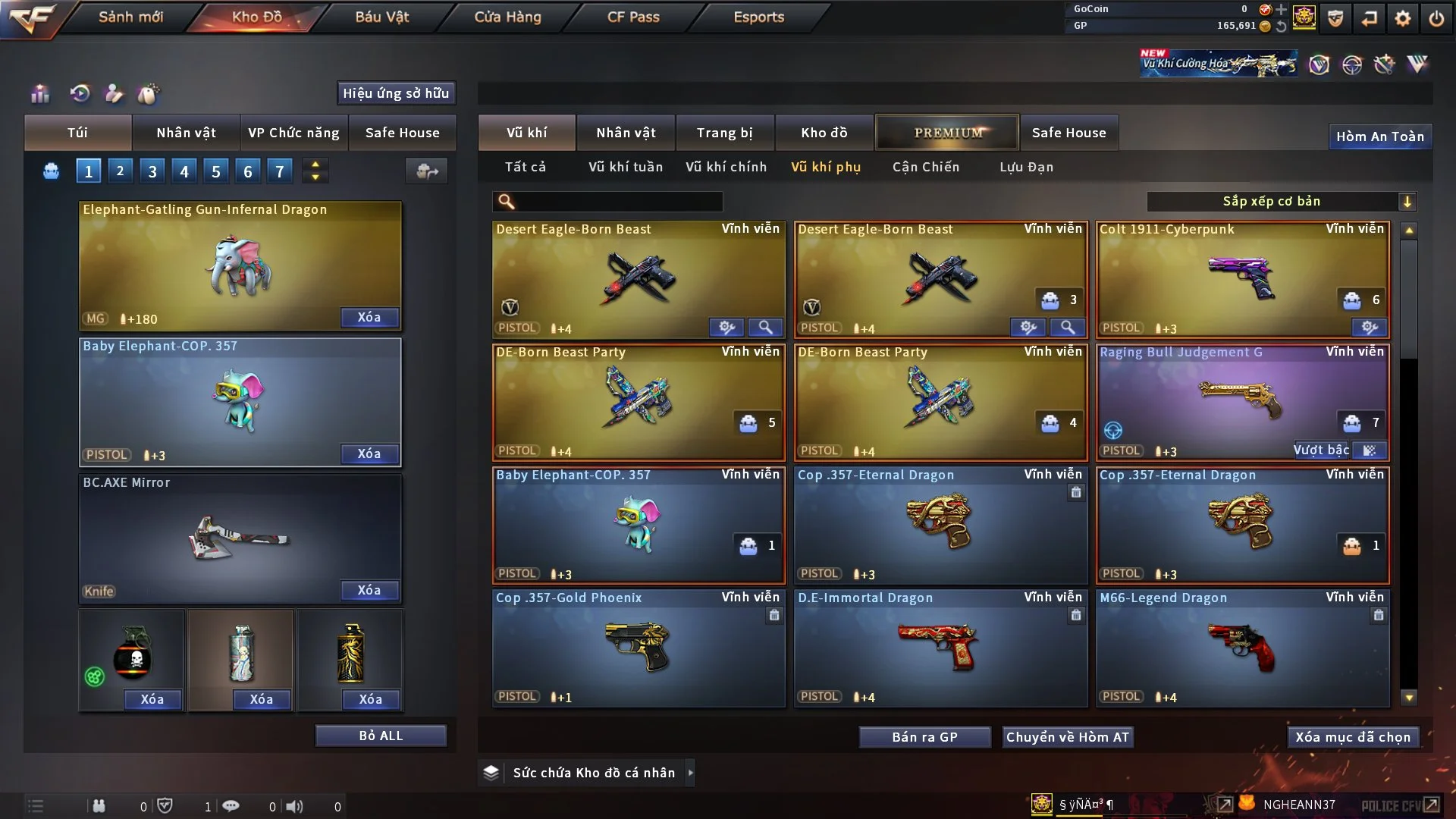
Task: Select the Cận Chiến melee filter
Action: tap(925, 167)
